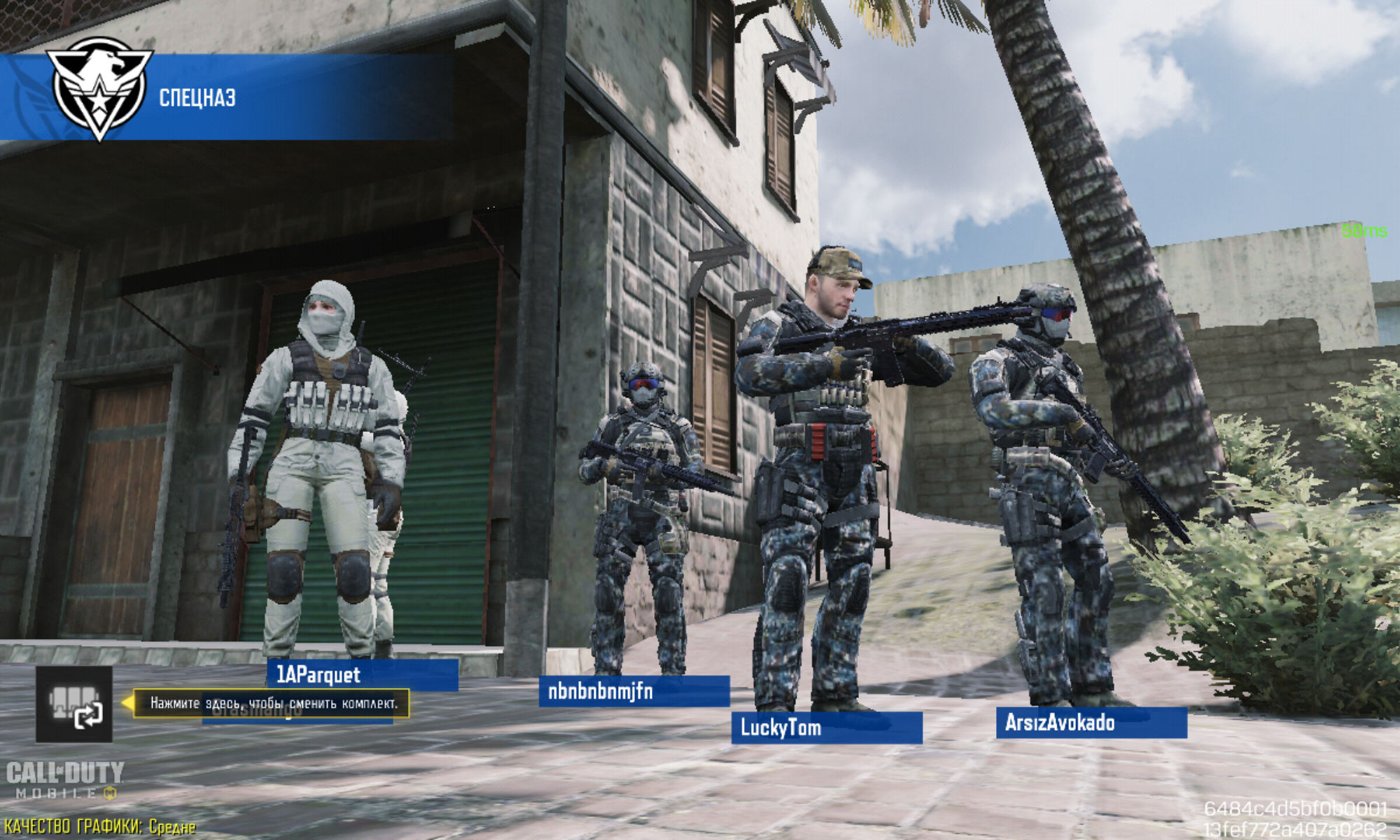Select the nbnbnbnmjfn player name tag
Screen dimensions: 1400x840
633,692
